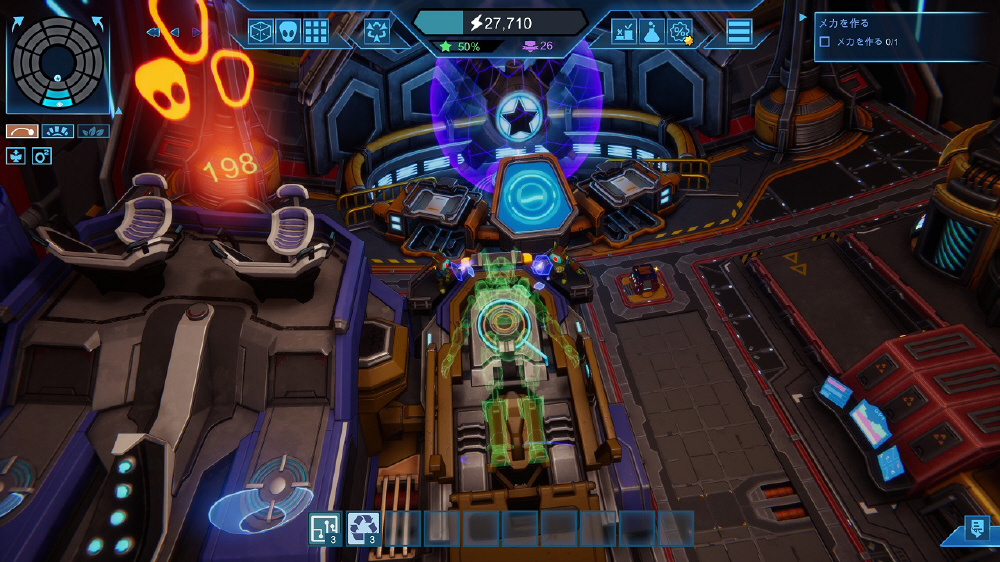1000x562 pixels.
Task: Open the percent trade panel
Action: click(x=680, y=31)
